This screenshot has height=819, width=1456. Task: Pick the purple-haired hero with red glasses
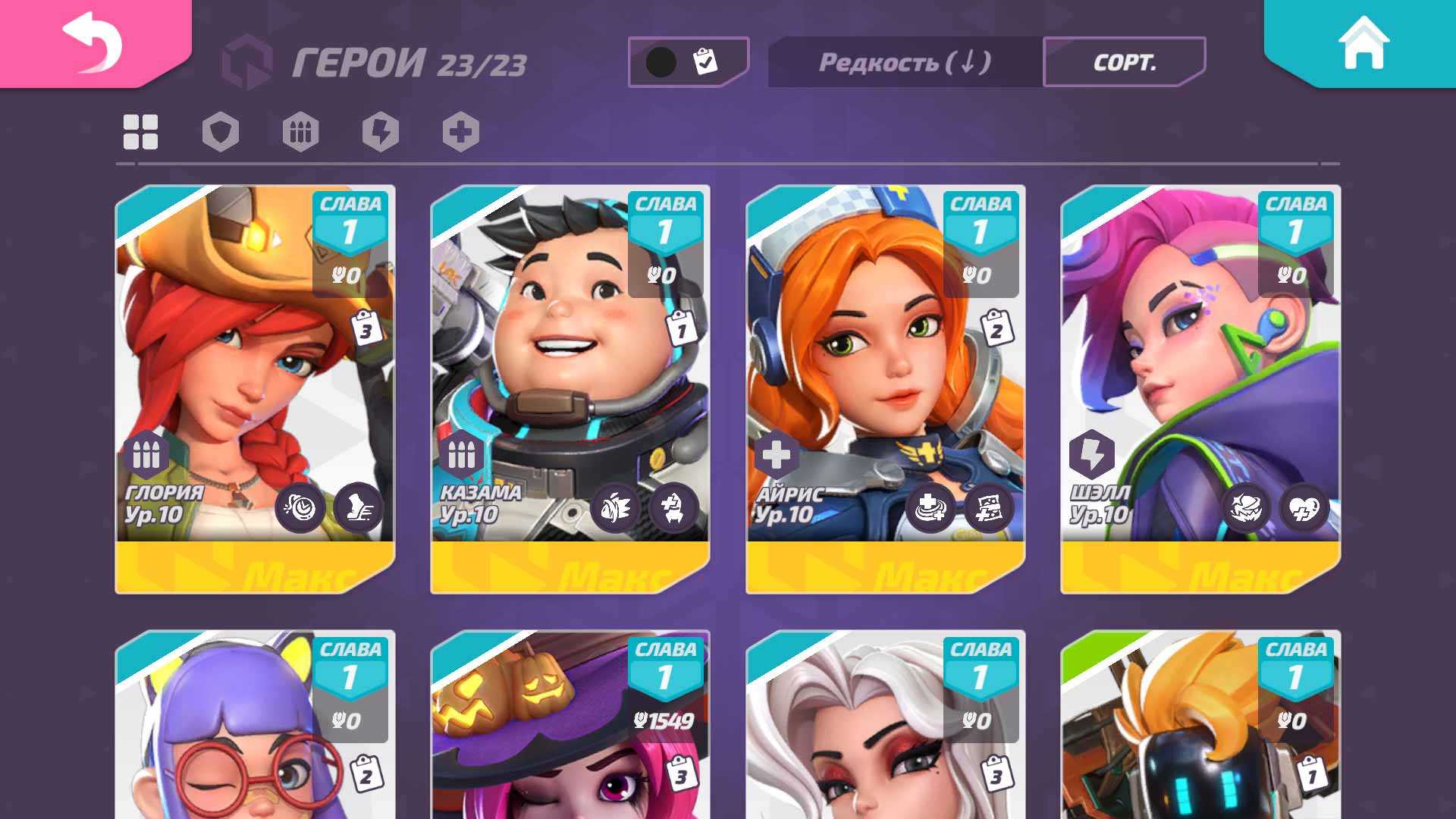(x=255, y=728)
